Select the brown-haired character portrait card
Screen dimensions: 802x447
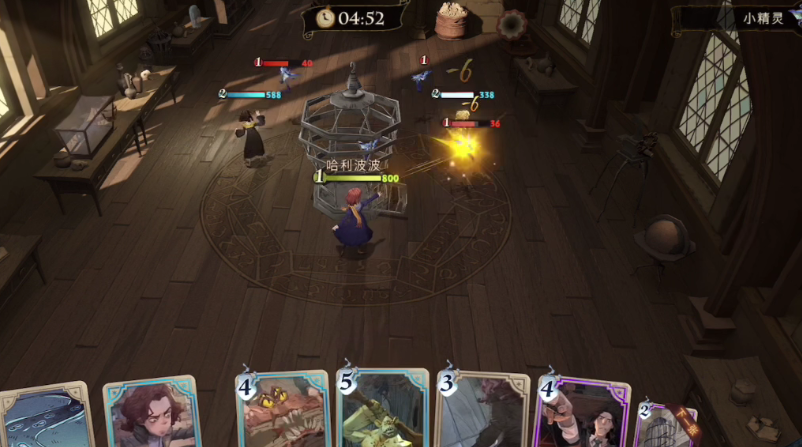coord(152,414)
